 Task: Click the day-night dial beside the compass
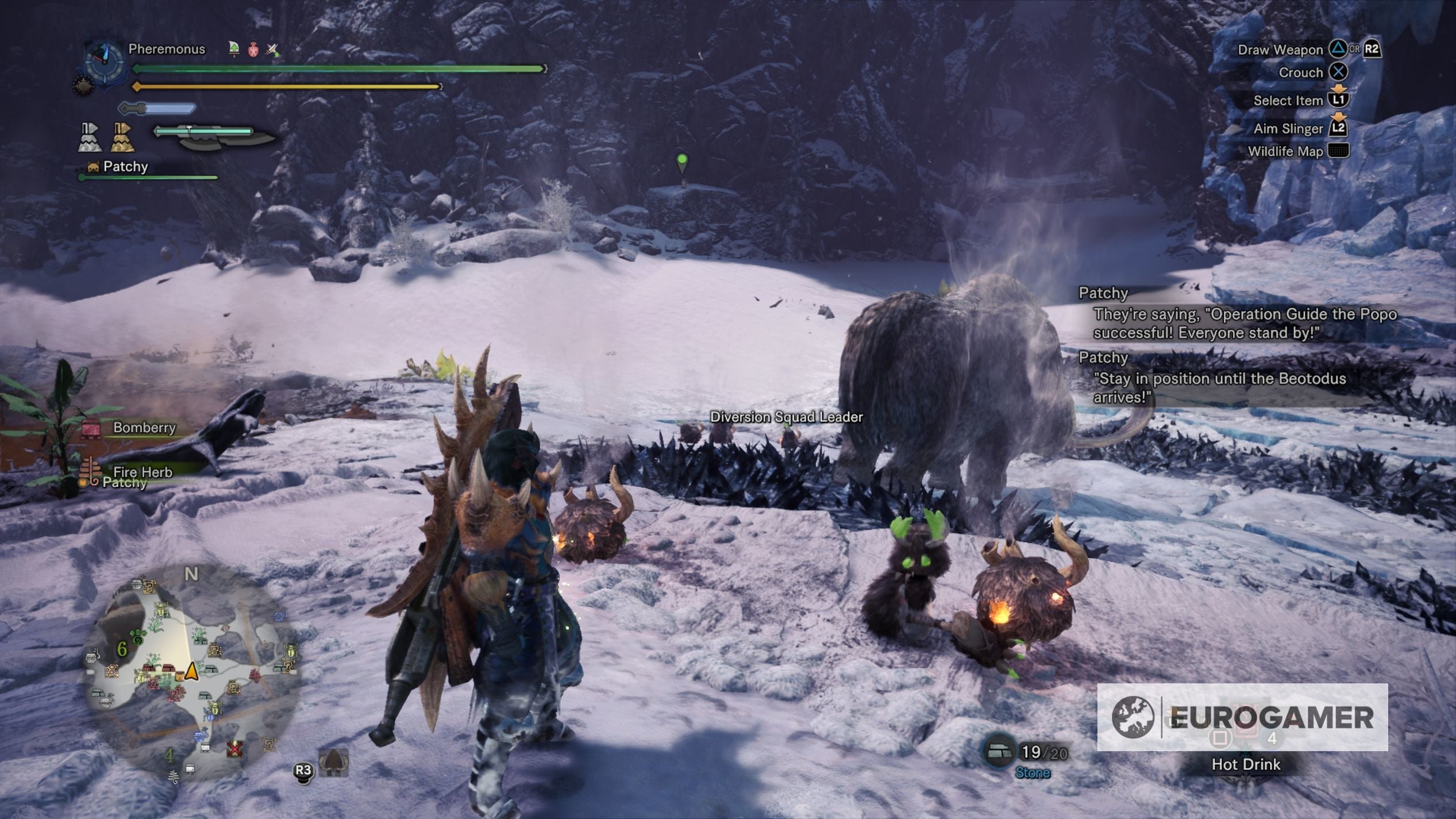tap(83, 86)
